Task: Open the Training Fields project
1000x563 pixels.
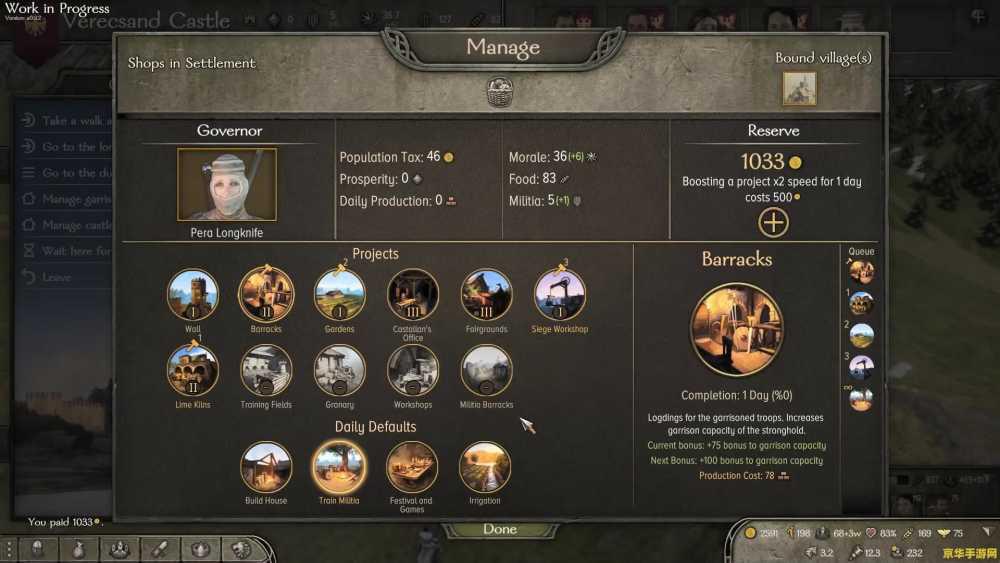Action: coord(266,370)
